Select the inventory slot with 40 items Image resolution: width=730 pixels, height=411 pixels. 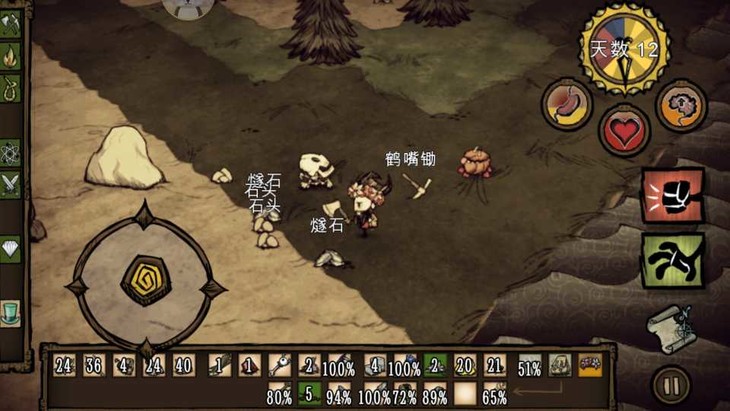point(184,366)
